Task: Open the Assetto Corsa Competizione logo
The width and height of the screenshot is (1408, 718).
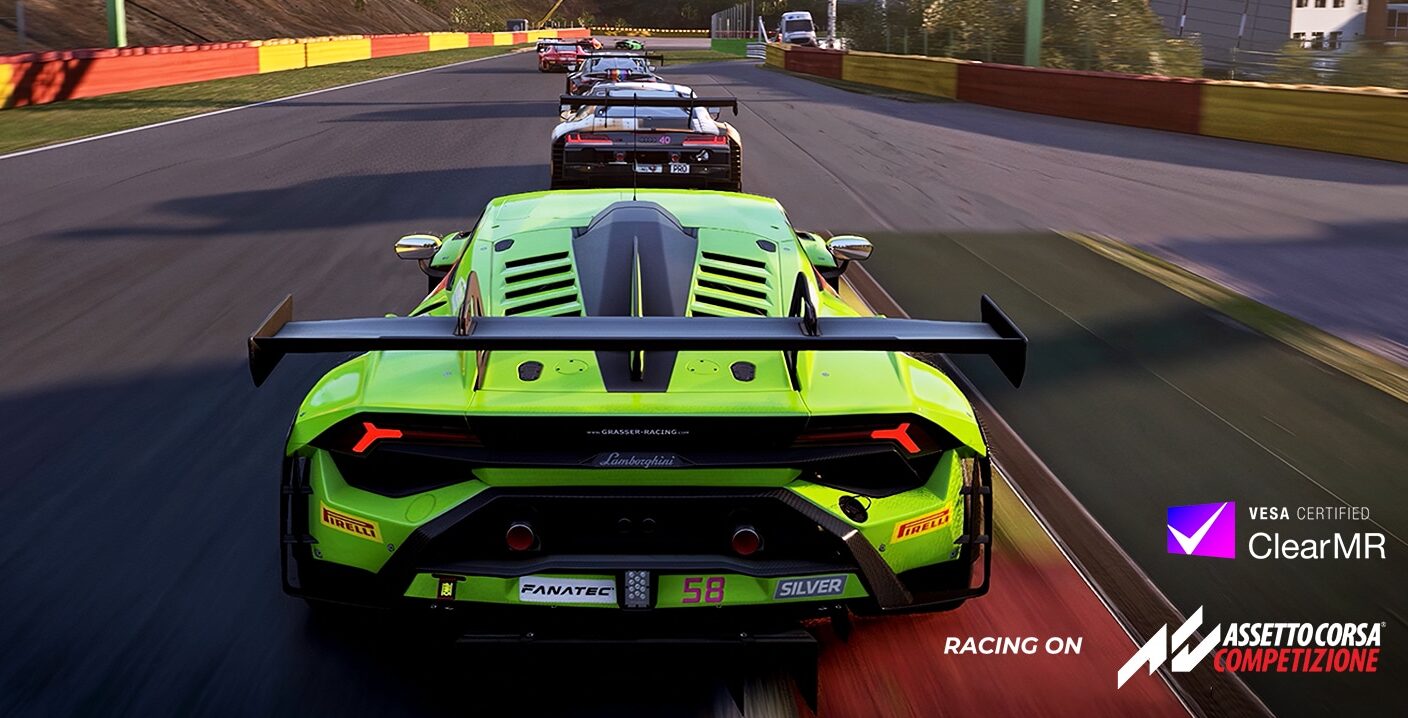Action: pos(1250,647)
